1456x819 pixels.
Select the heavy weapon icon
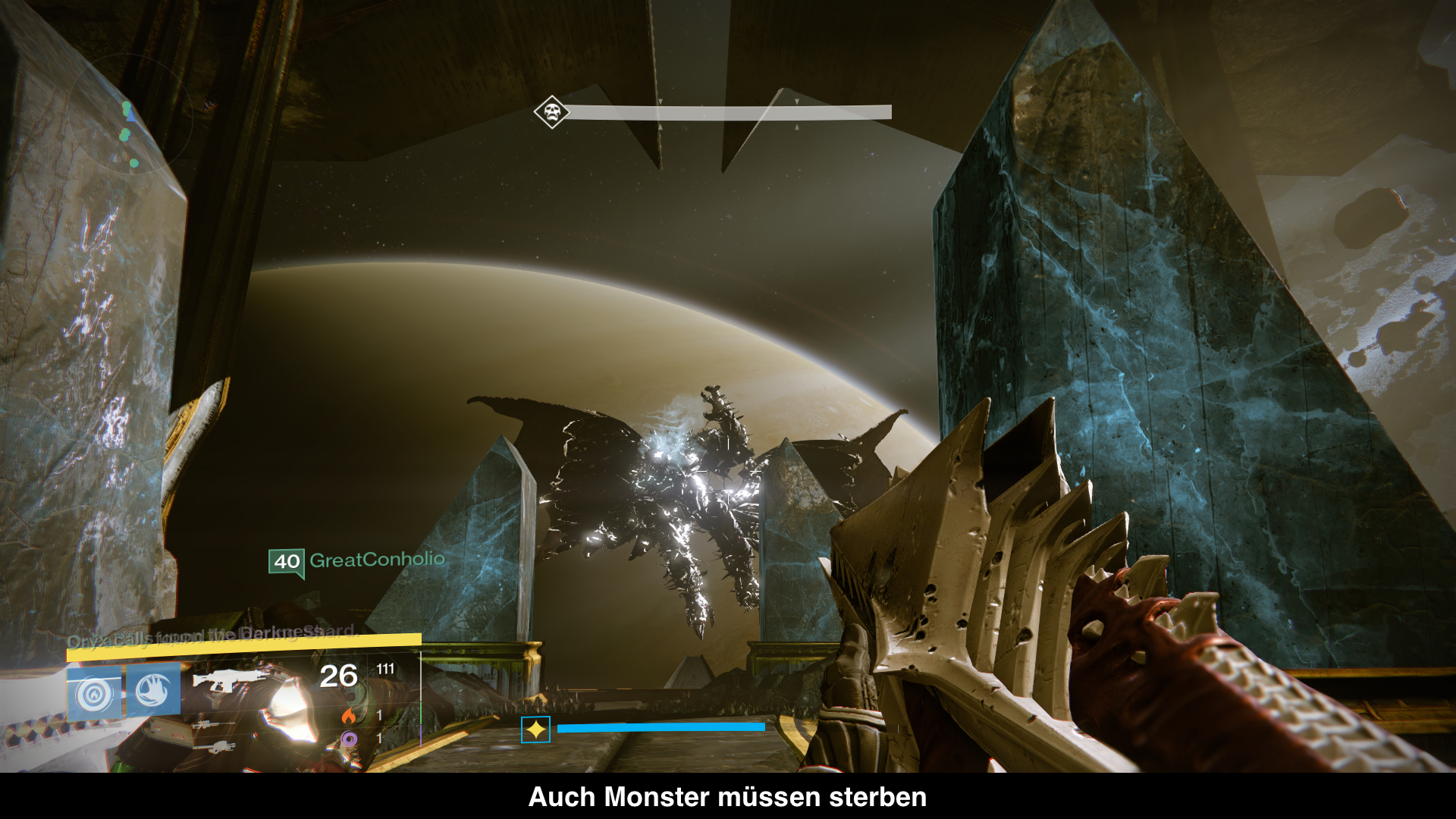pyautogui.click(x=215, y=747)
